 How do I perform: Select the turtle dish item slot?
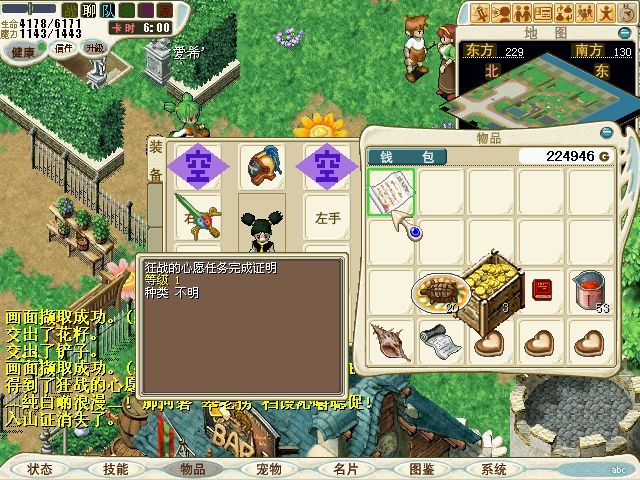coord(438,292)
